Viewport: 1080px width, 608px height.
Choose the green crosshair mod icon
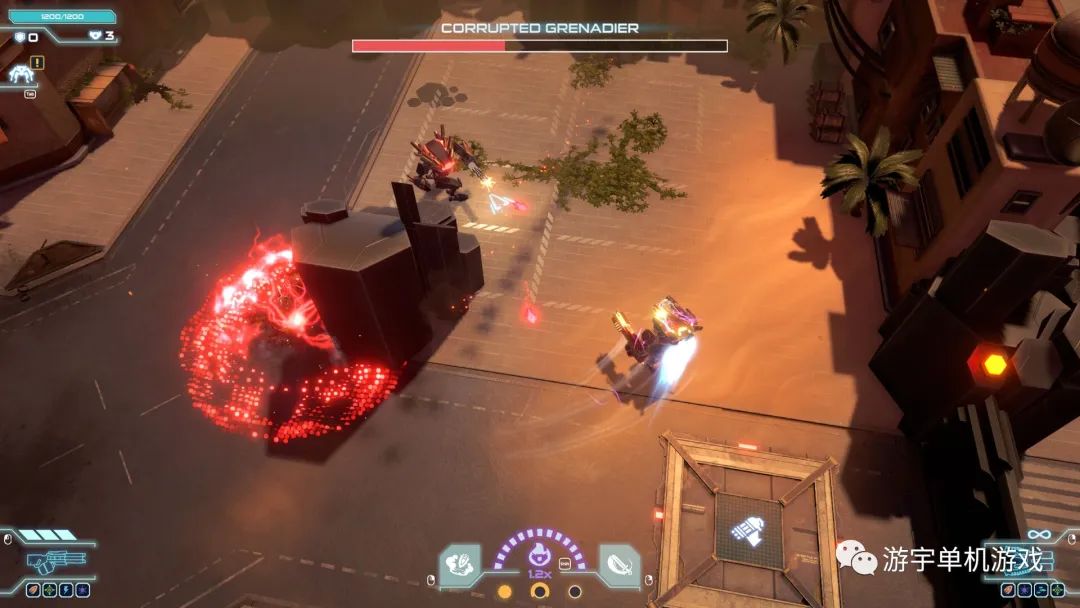tap(48, 589)
